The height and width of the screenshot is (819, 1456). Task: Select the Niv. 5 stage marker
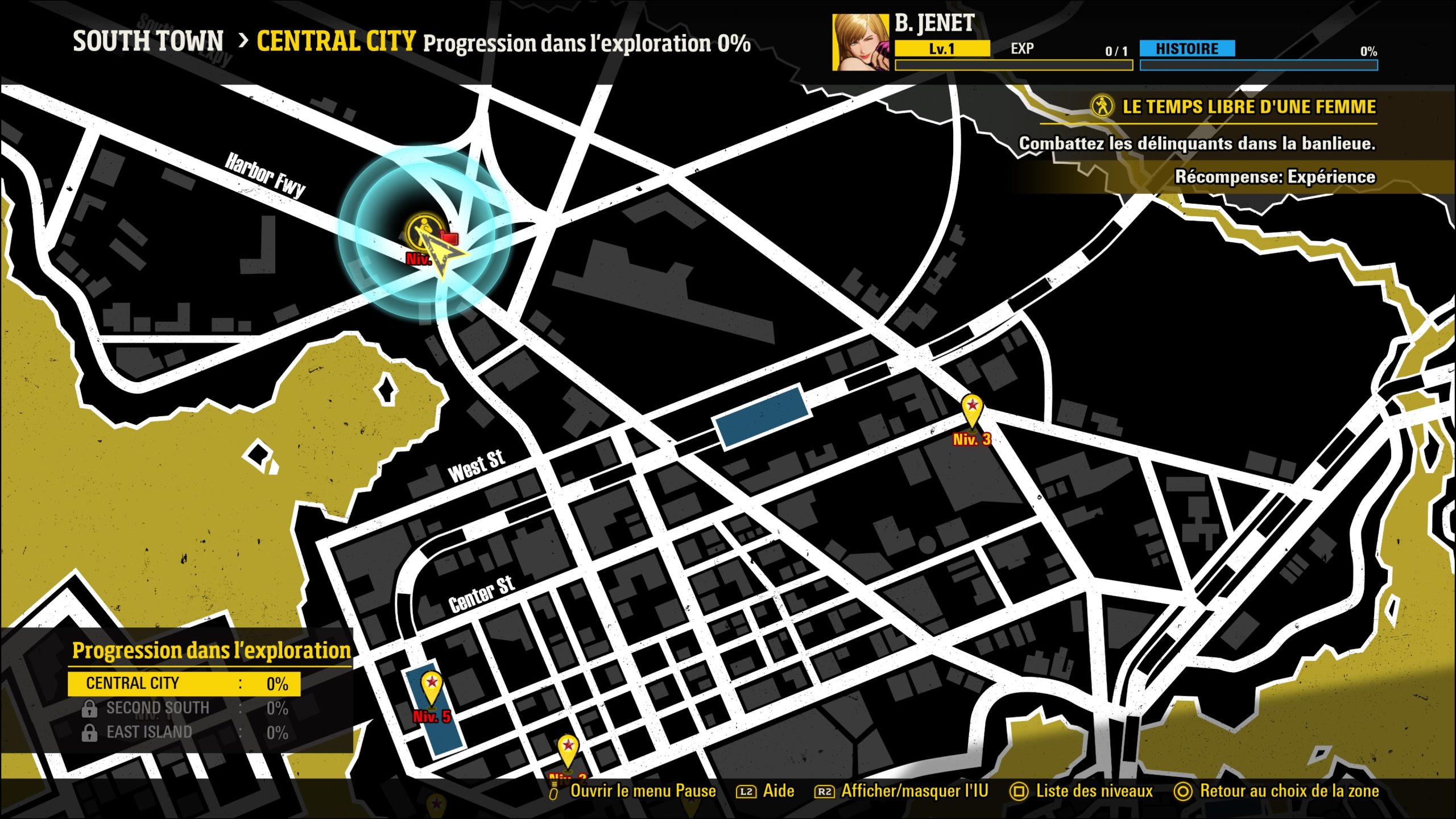[431, 688]
